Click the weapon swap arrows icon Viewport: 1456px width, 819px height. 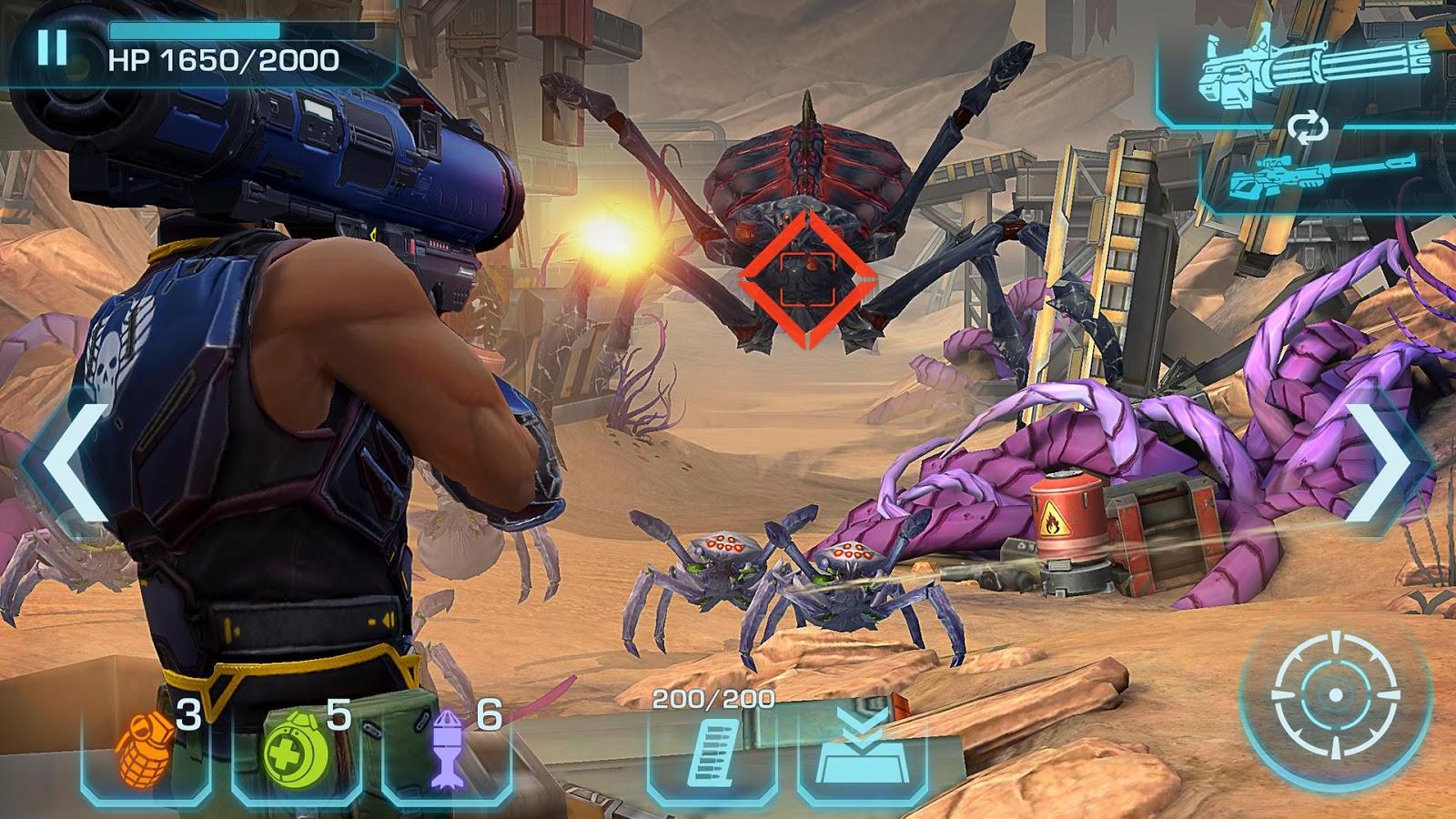(x=1308, y=128)
